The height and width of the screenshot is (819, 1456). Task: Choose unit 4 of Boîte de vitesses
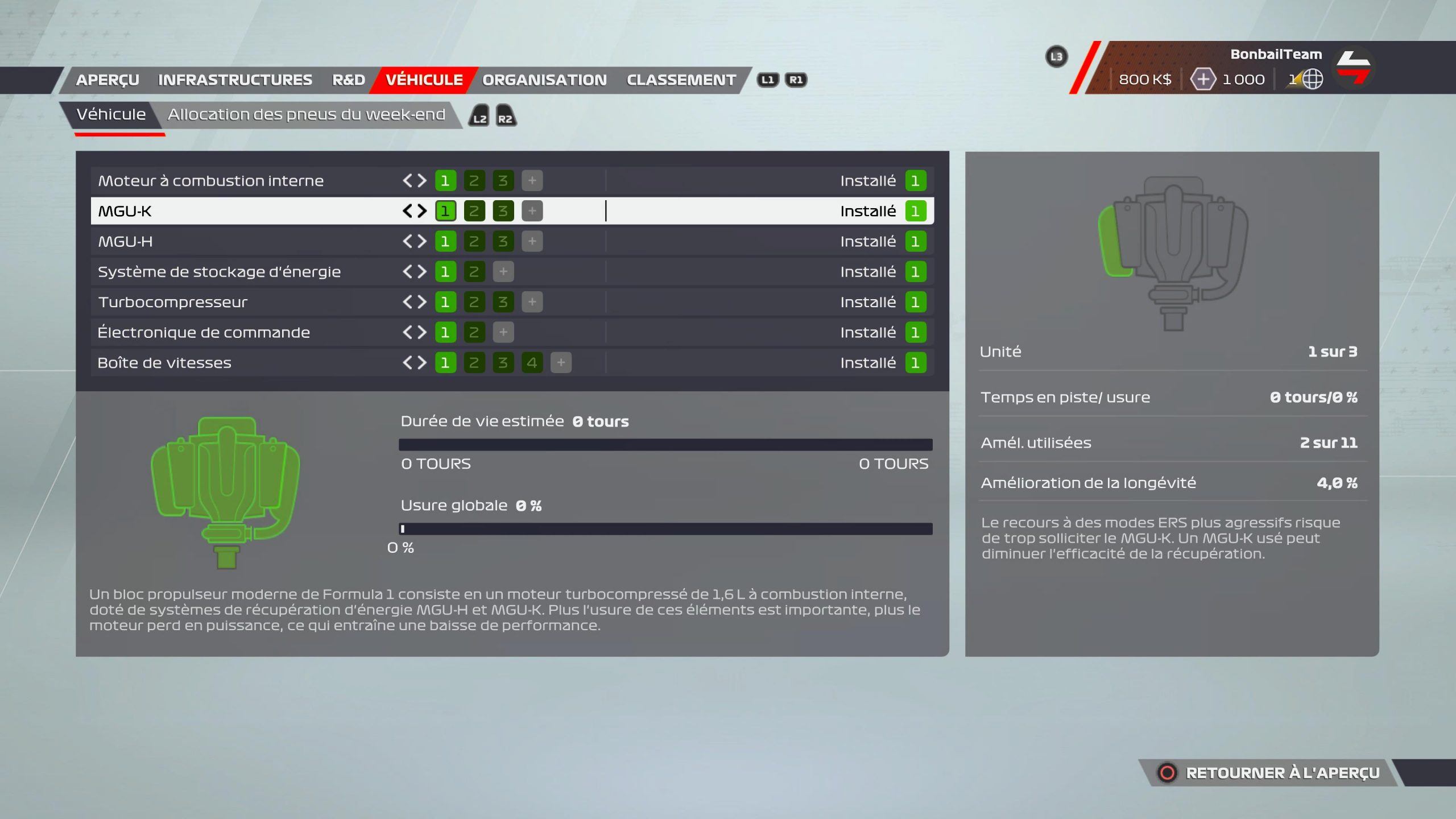[532, 363]
